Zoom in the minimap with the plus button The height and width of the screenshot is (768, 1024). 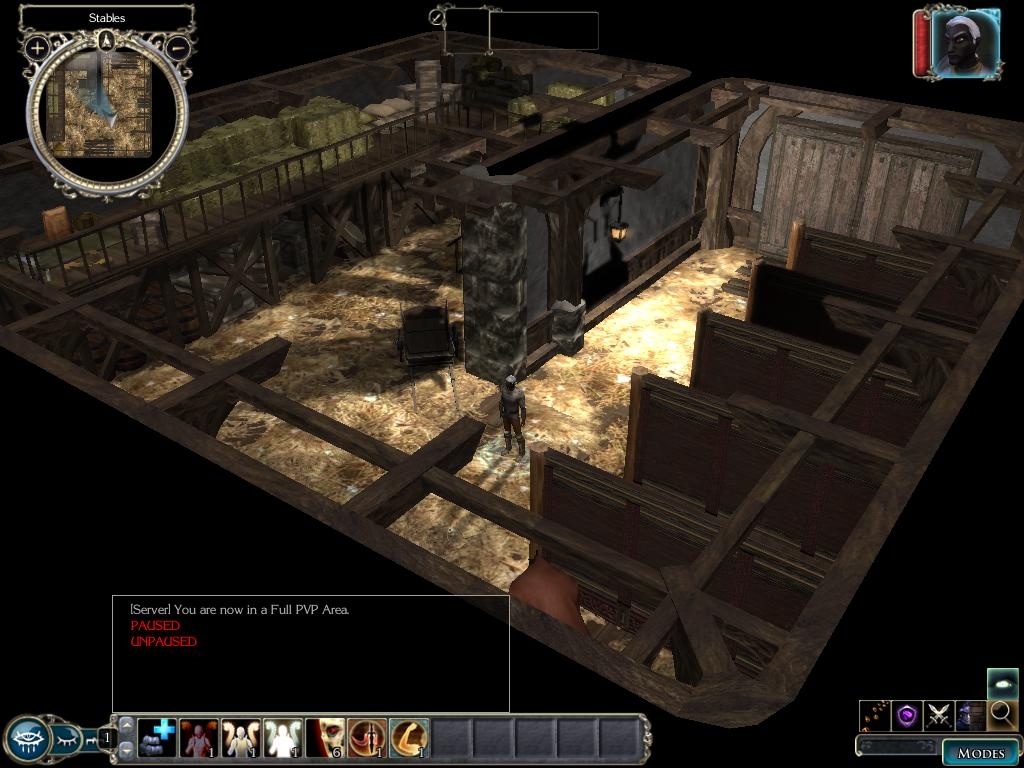(x=37, y=47)
